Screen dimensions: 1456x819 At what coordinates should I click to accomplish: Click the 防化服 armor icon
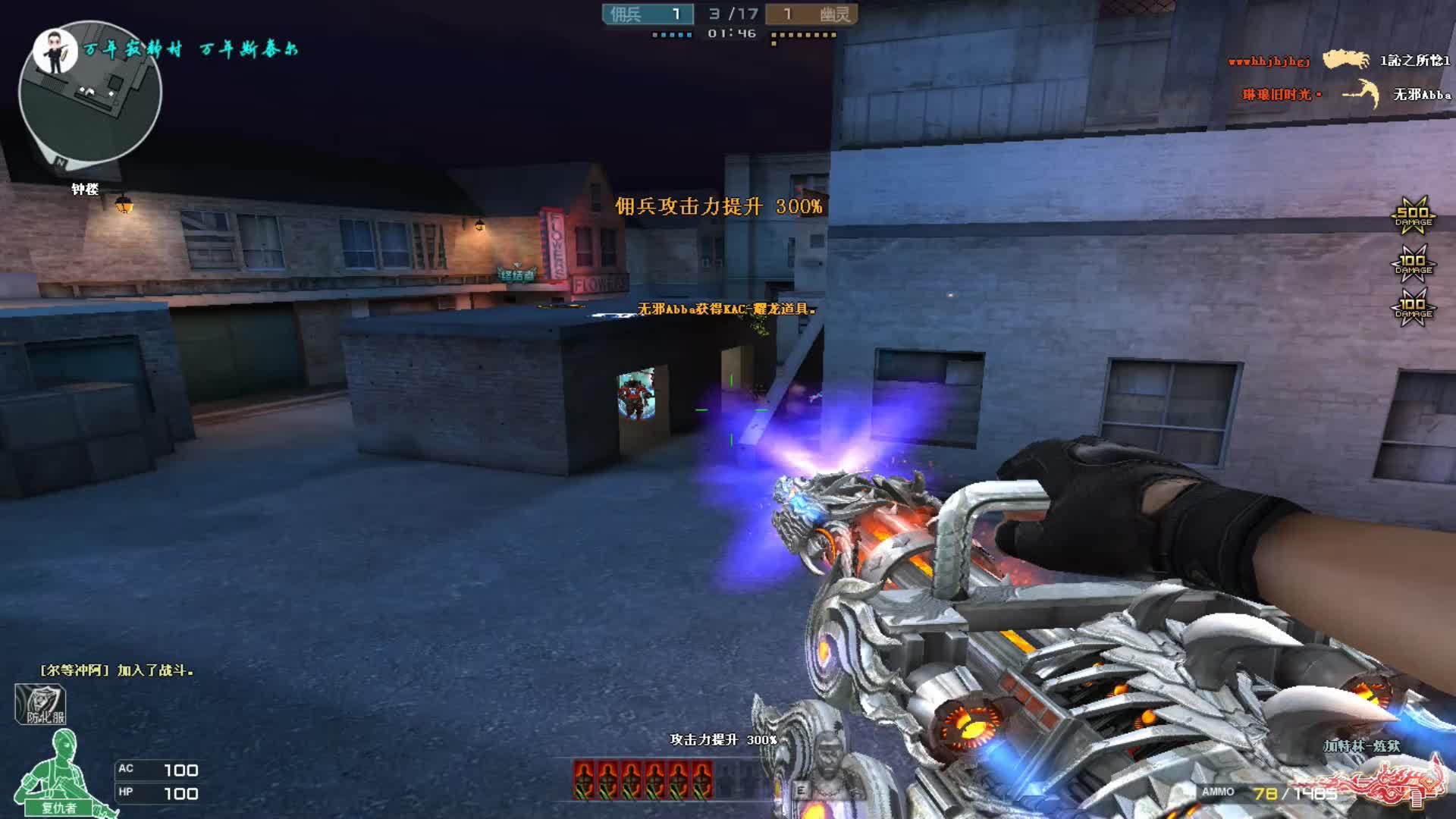tap(40, 704)
